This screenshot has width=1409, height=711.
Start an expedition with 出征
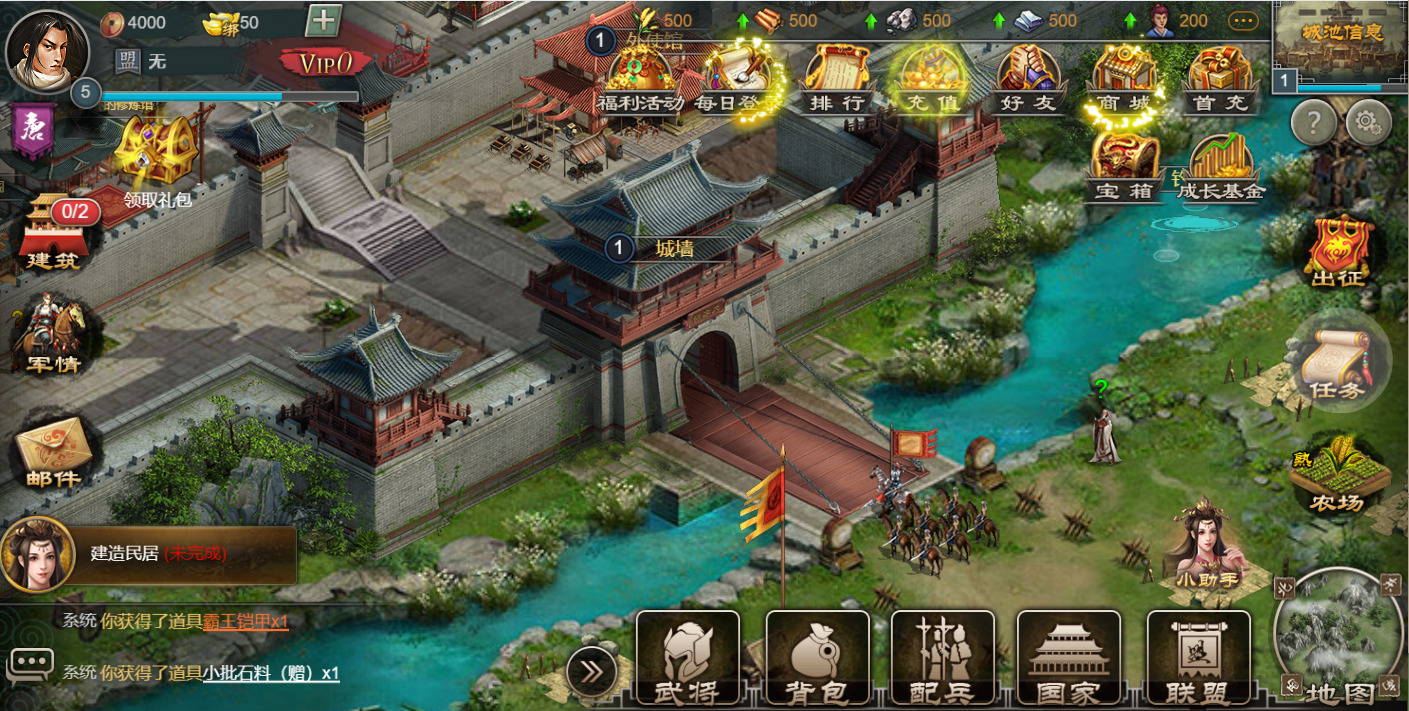(1338, 250)
